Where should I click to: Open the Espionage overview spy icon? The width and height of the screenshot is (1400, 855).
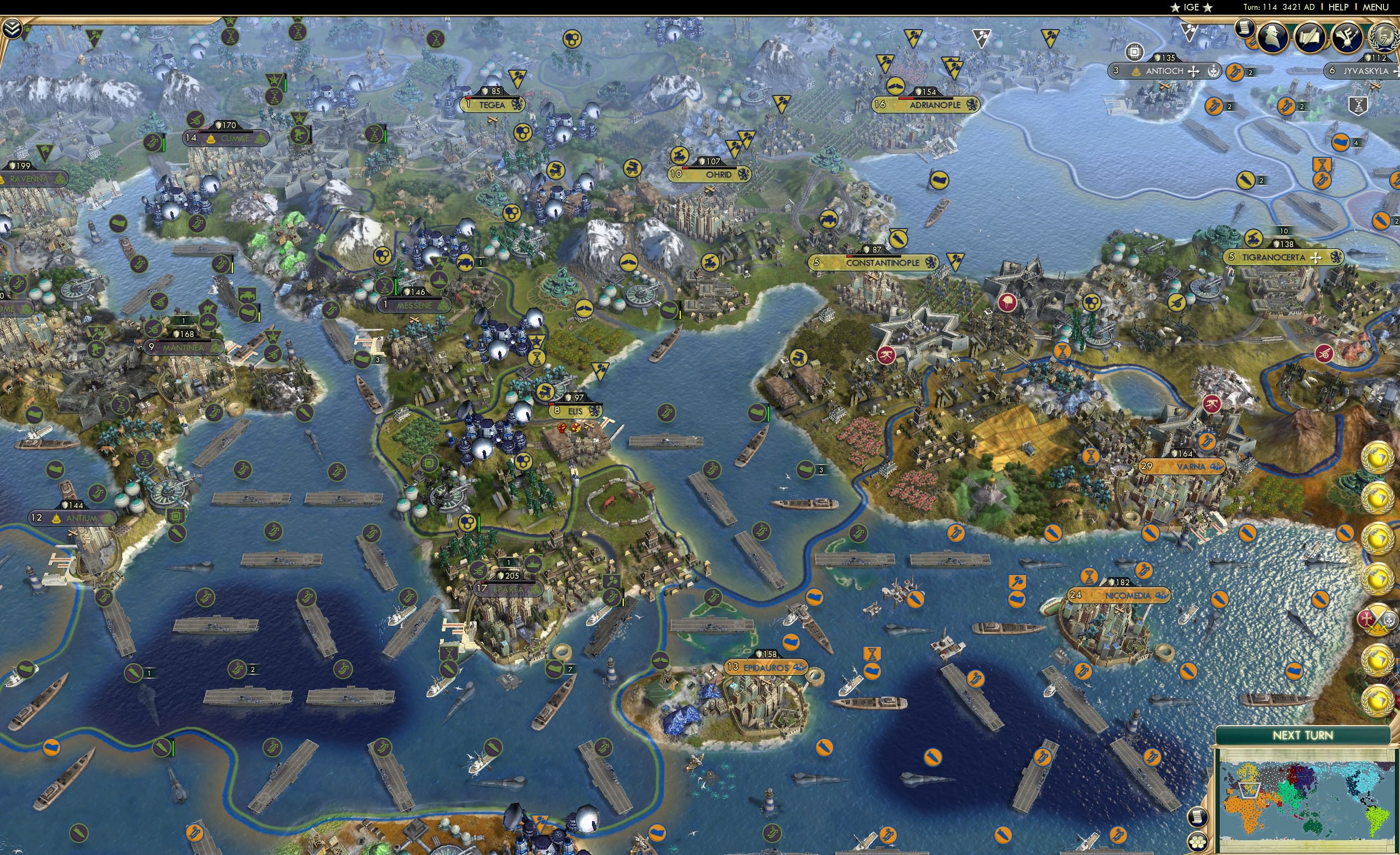tap(1272, 36)
